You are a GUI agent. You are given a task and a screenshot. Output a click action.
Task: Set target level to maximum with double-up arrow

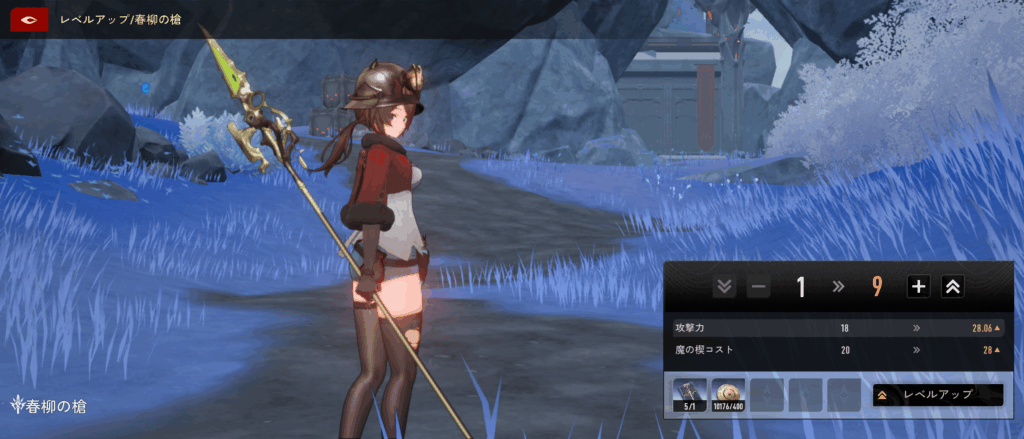click(x=953, y=288)
